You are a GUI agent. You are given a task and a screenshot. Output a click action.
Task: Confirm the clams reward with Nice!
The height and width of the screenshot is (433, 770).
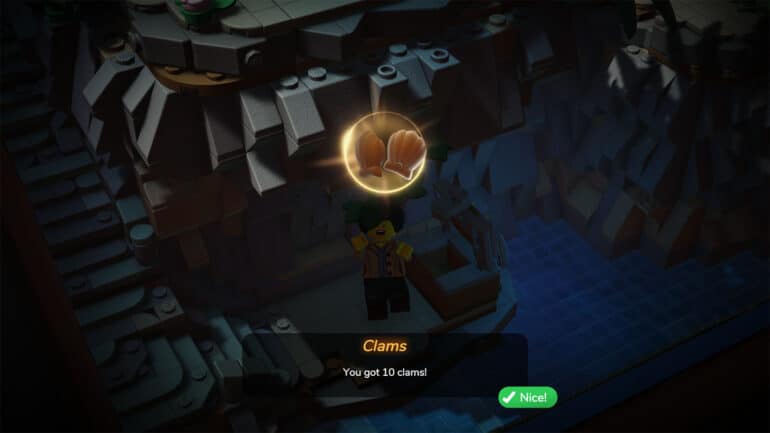pyautogui.click(x=527, y=397)
